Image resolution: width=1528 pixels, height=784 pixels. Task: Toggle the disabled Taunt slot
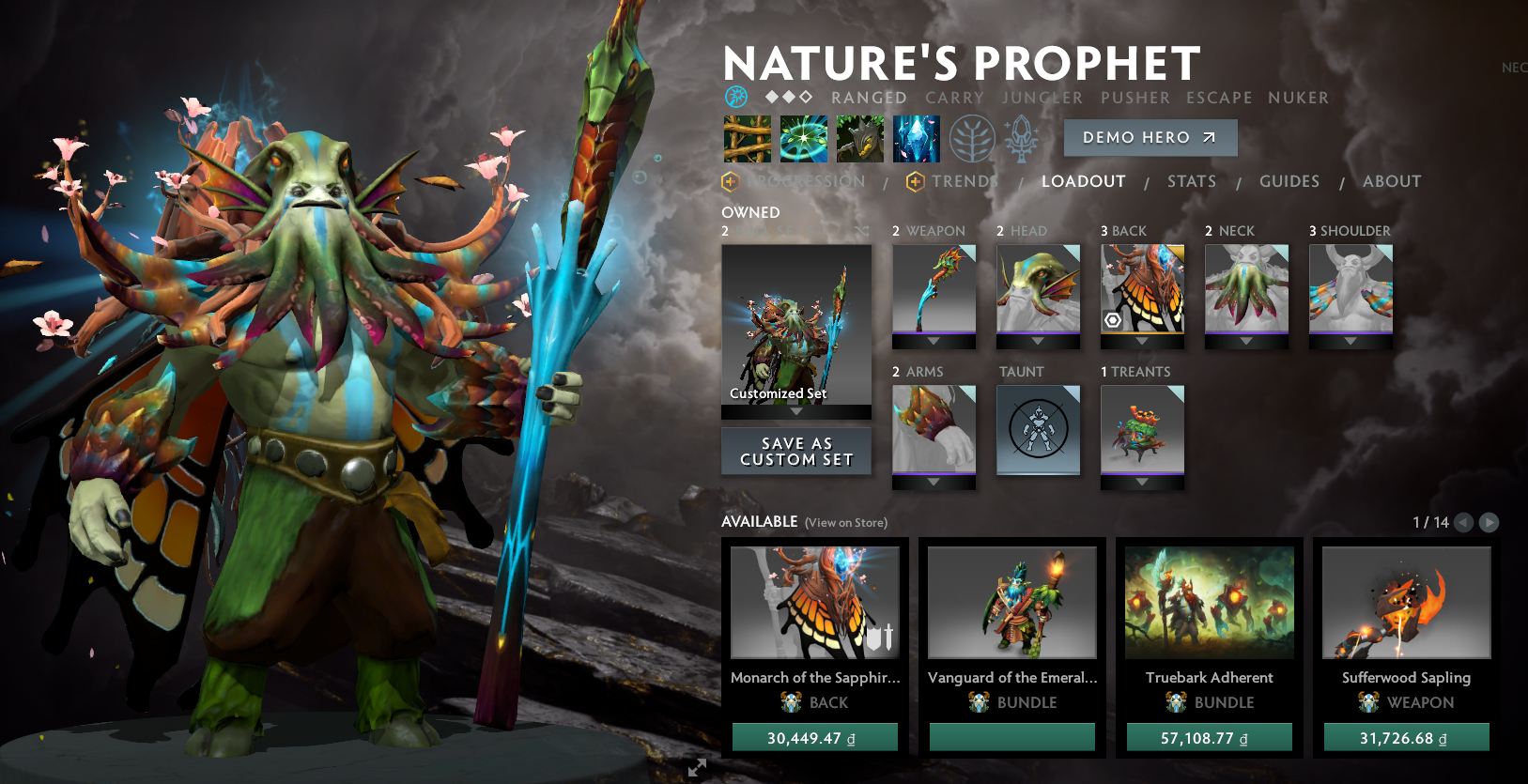(x=1038, y=430)
